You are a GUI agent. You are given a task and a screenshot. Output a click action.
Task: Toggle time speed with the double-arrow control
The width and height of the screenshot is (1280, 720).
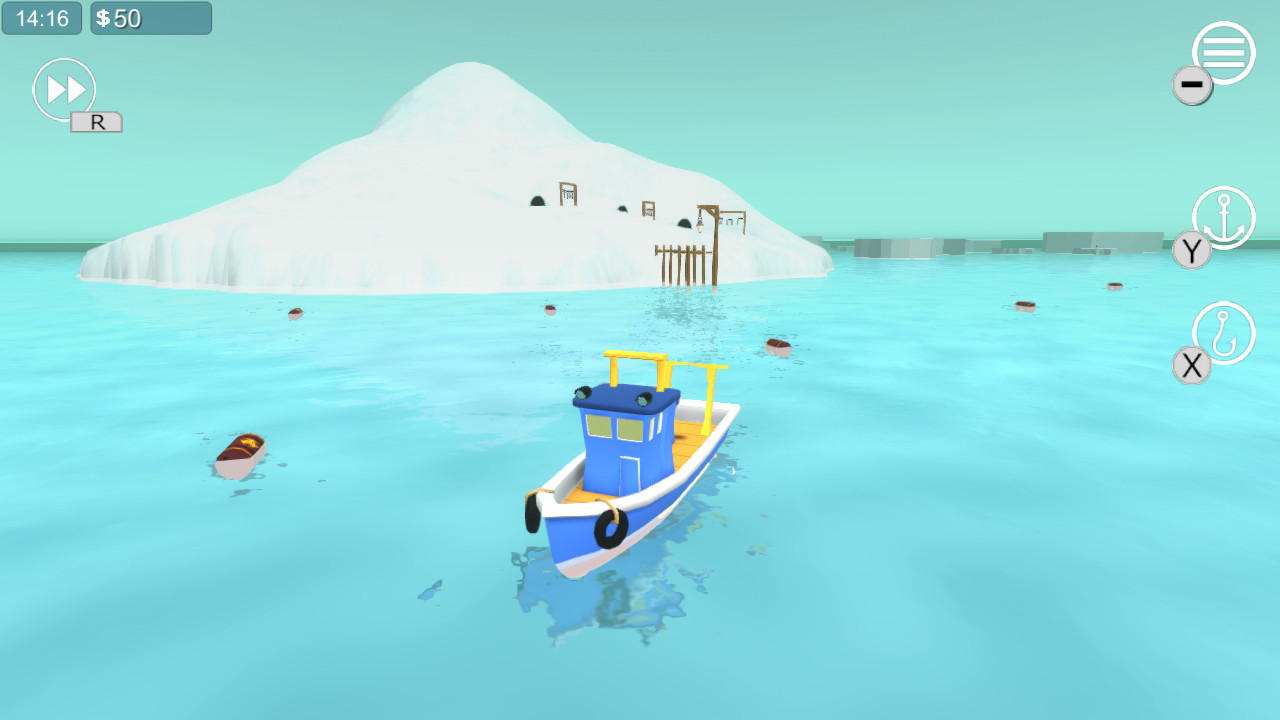64,89
